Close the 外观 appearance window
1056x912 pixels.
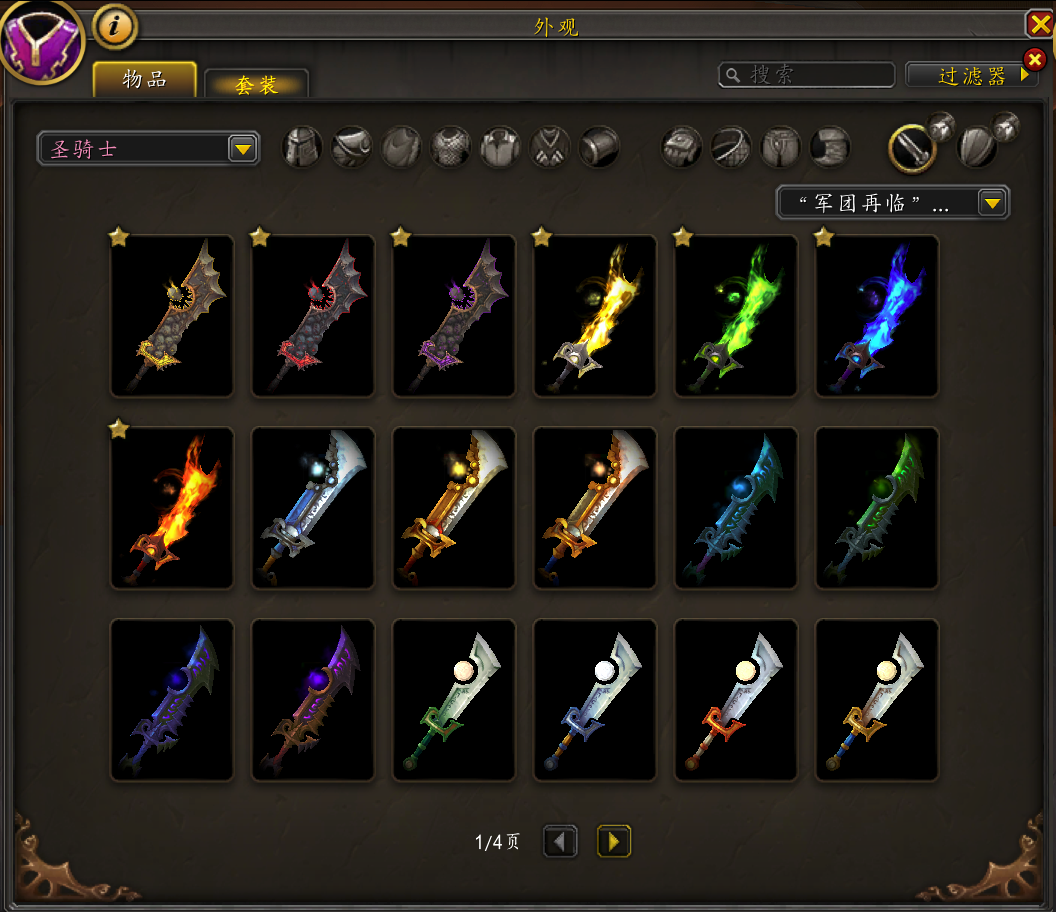[x=1039, y=24]
